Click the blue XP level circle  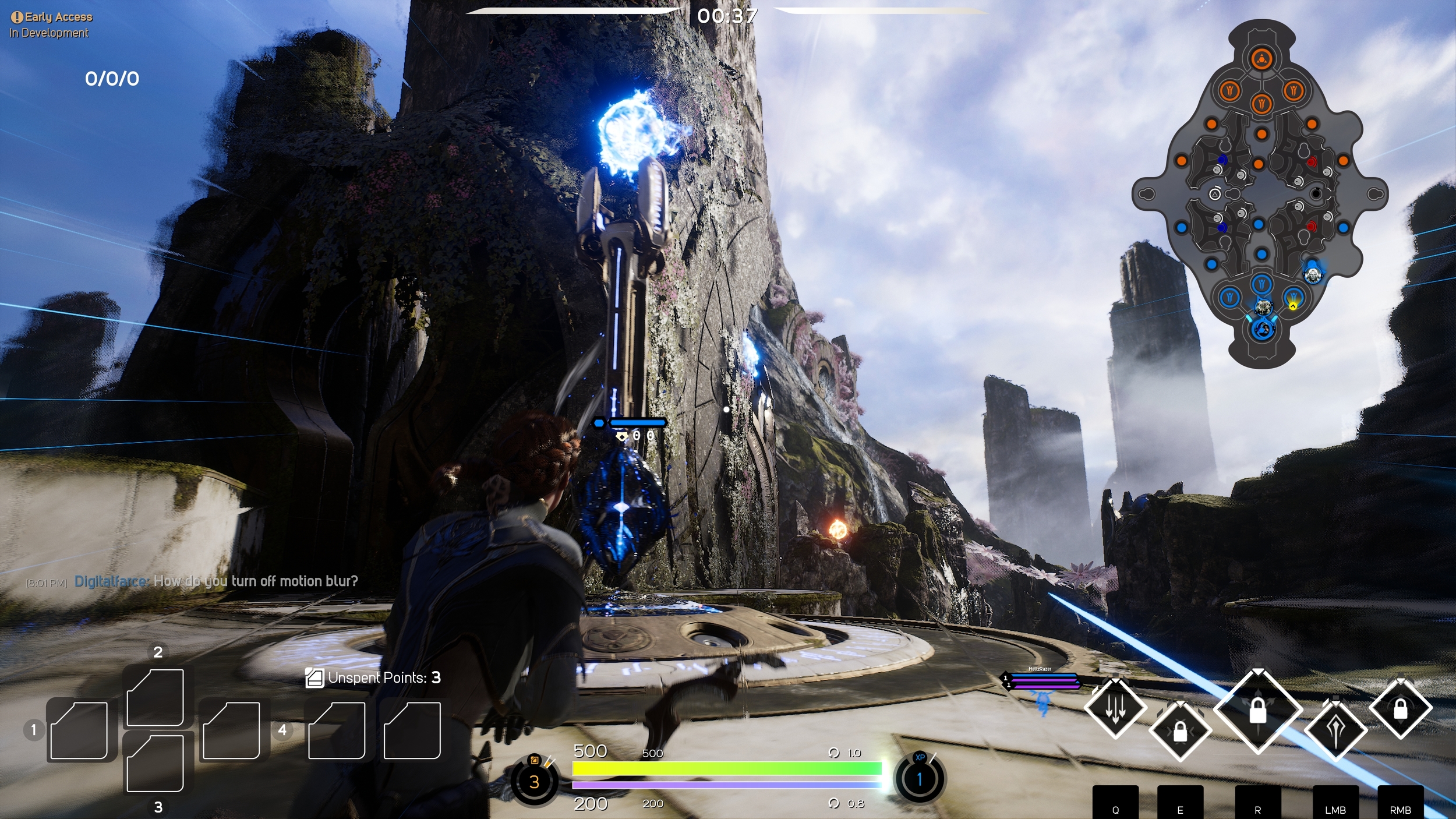coord(920,779)
